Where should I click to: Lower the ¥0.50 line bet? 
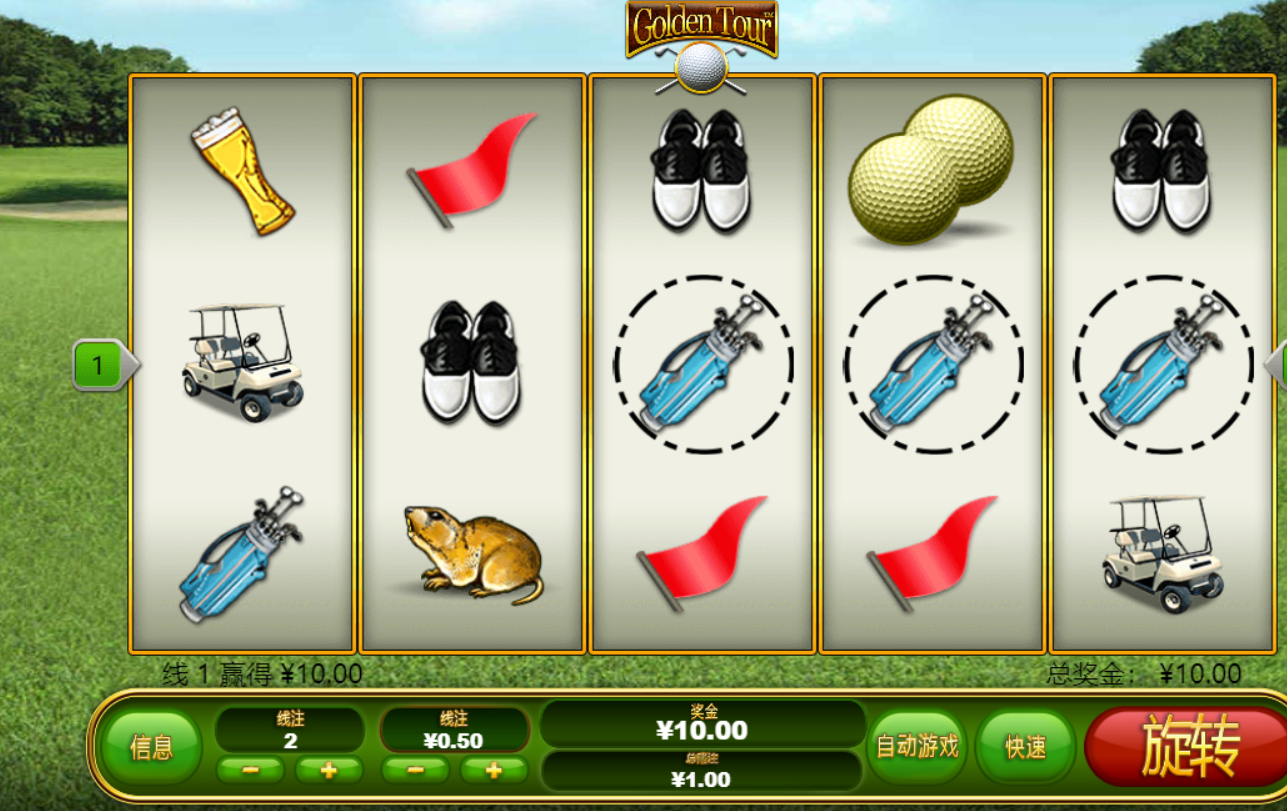(x=415, y=770)
